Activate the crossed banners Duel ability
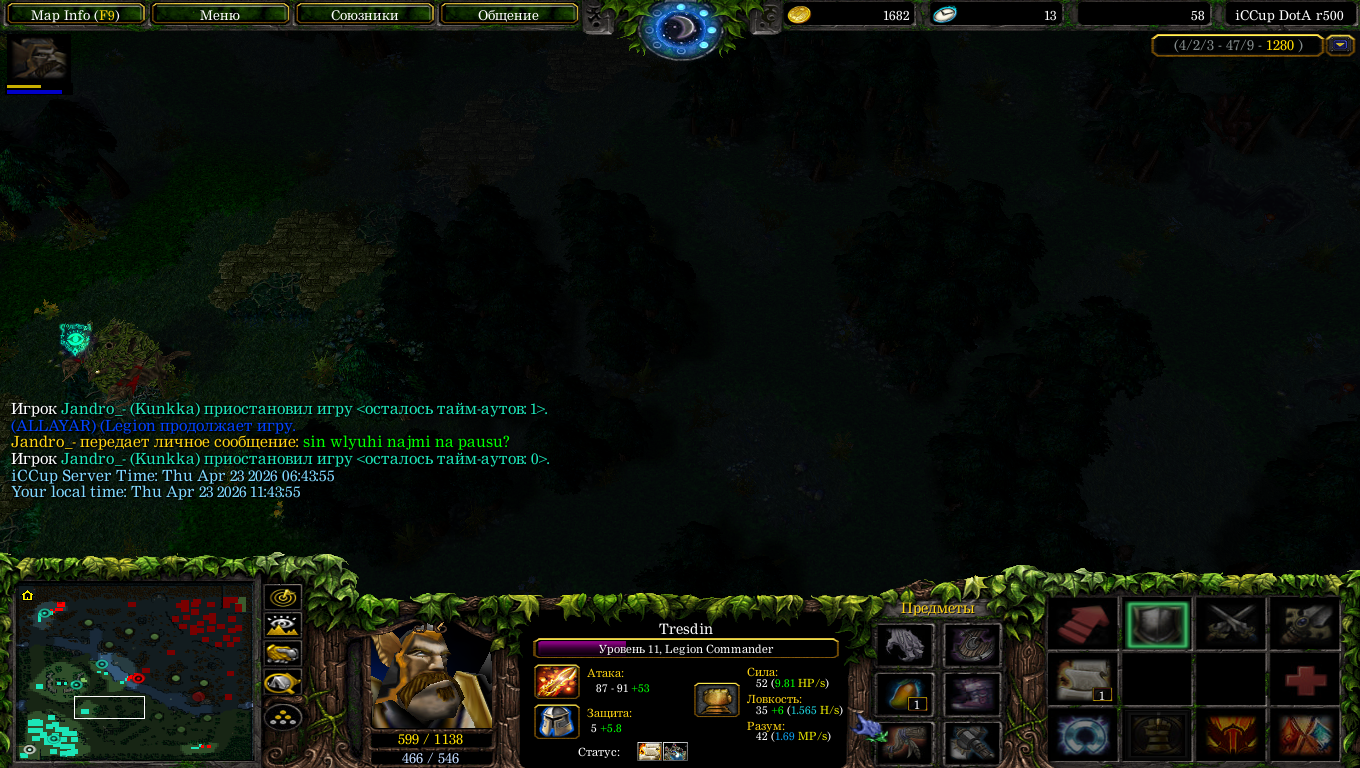The width and height of the screenshot is (1360, 768). (x=1305, y=735)
